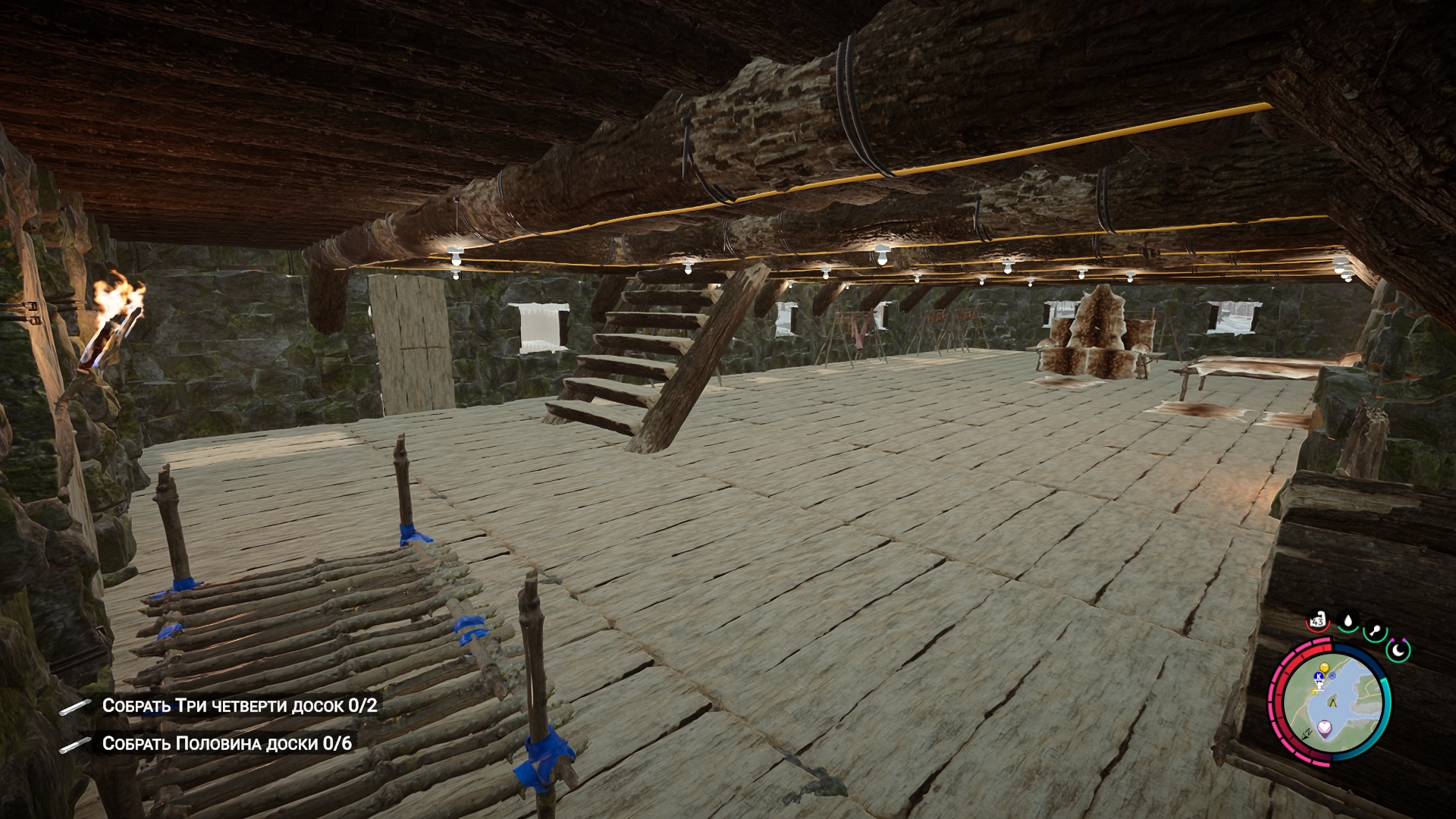Image resolution: width=1456 pixels, height=819 pixels.
Task: Select the yellow flag marker on minimap
Action: pyautogui.click(x=1324, y=667)
